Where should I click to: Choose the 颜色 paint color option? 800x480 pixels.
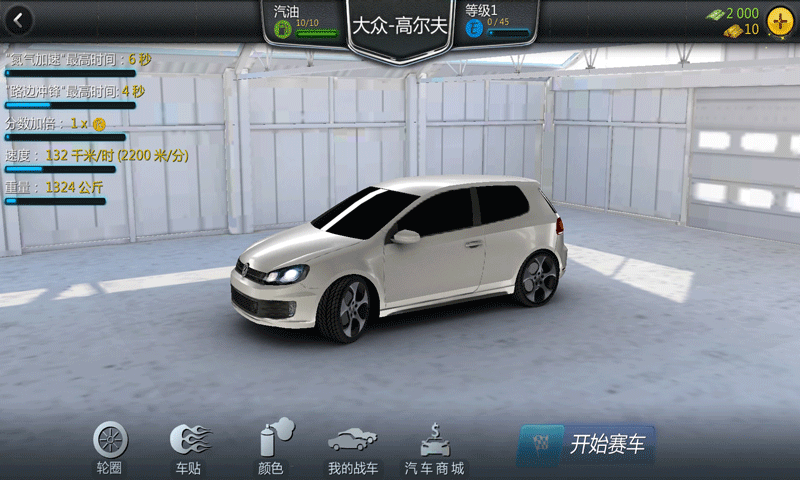[x=274, y=446]
